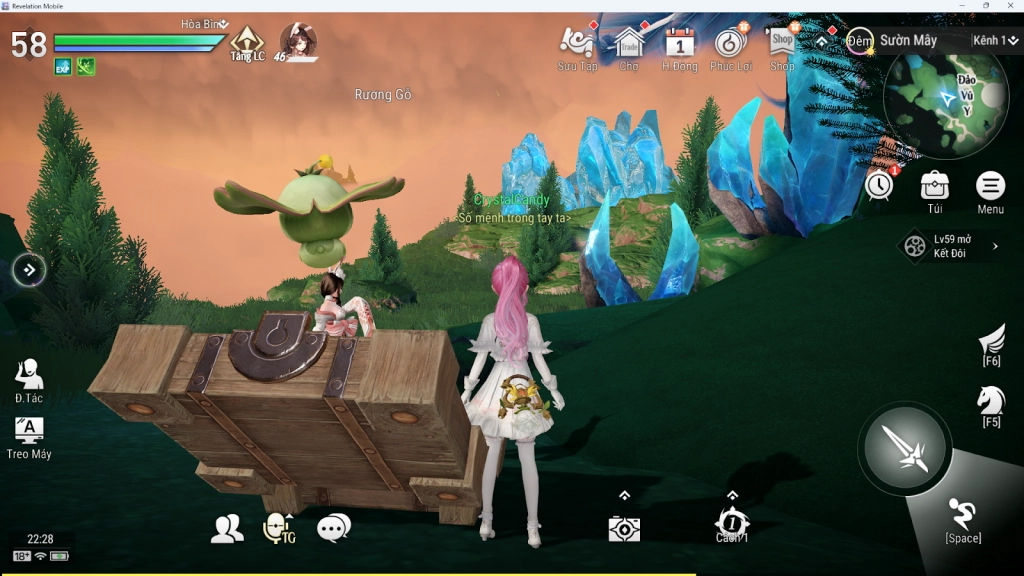Viewport: 1024px width, 576px height.
Task: Open the H.Động activities calendar
Action: click(680, 44)
